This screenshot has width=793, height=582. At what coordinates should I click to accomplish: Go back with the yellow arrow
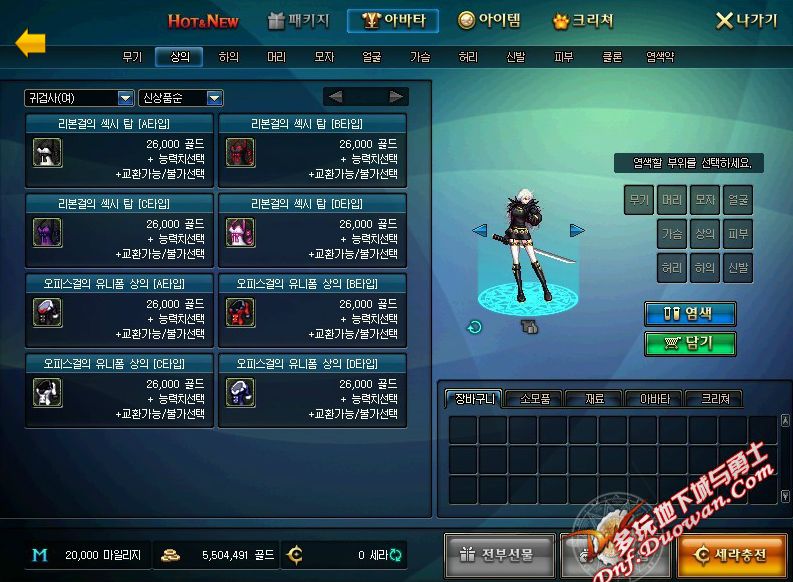(31, 42)
